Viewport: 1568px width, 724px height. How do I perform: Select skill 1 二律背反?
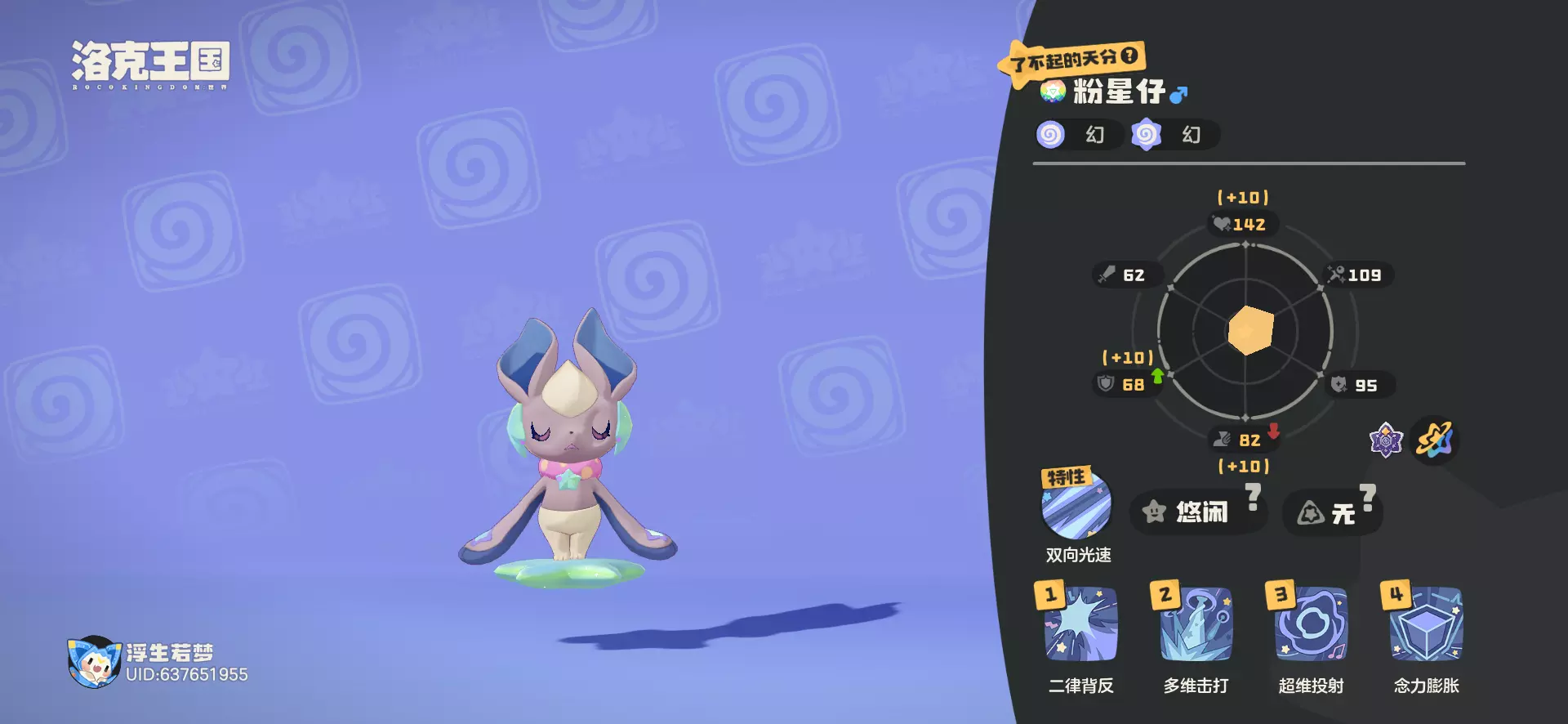click(1080, 626)
